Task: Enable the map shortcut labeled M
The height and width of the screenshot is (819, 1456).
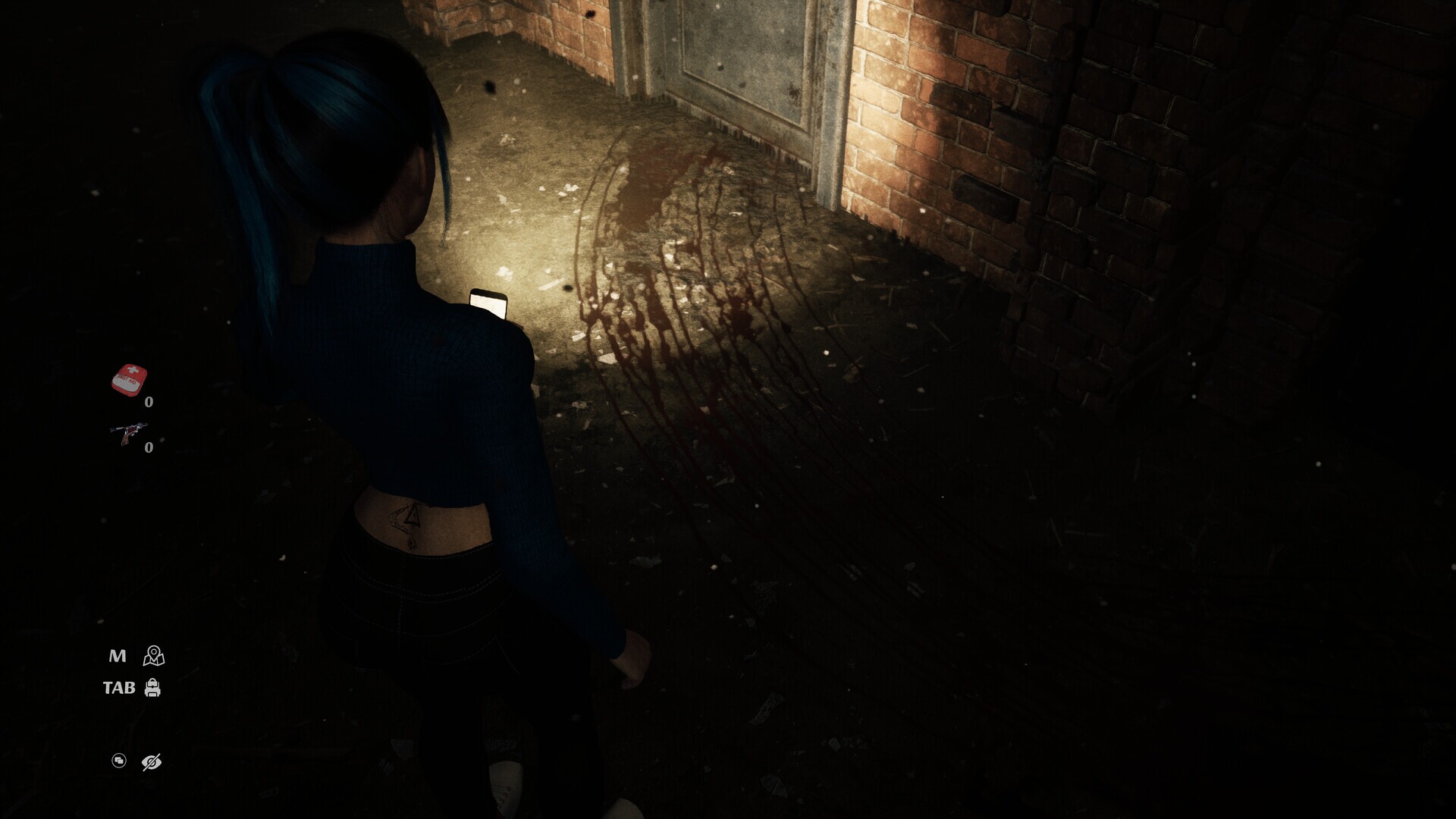Action: pyautogui.click(x=118, y=655)
